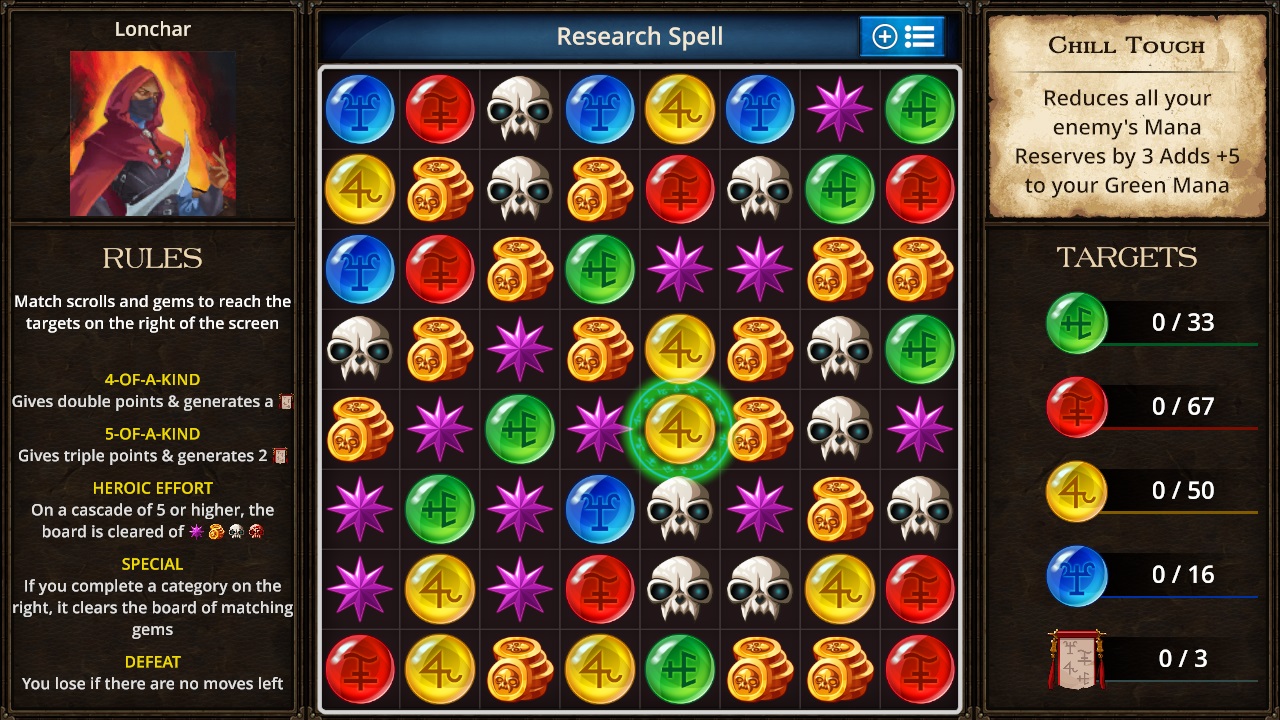Image resolution: width=1280 pixels, height=720 pixels.
Task: Open the spell list via the list icon
Action: (918, 36)
